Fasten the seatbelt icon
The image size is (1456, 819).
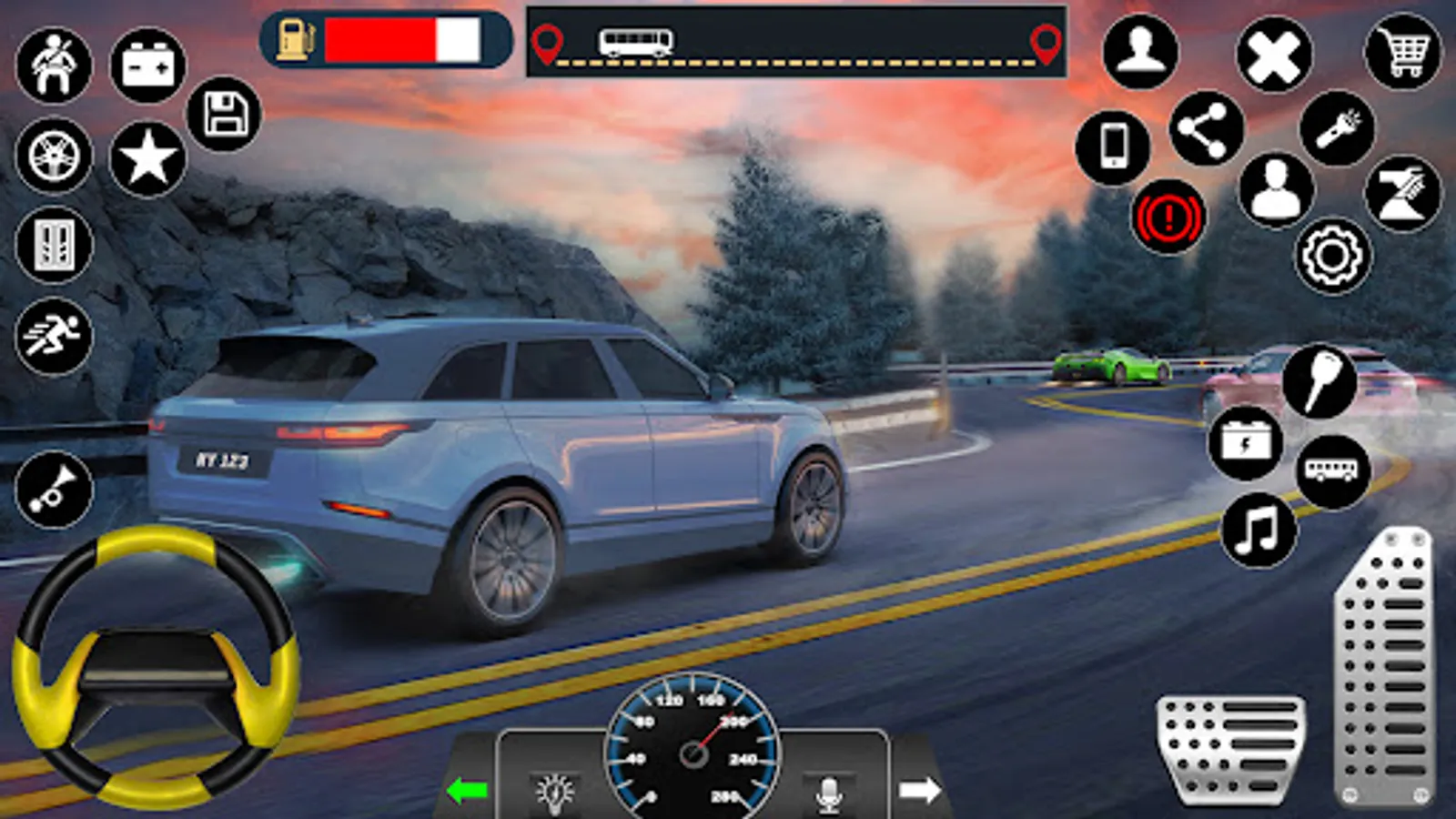pyautogui.click(x=55, y=66)
